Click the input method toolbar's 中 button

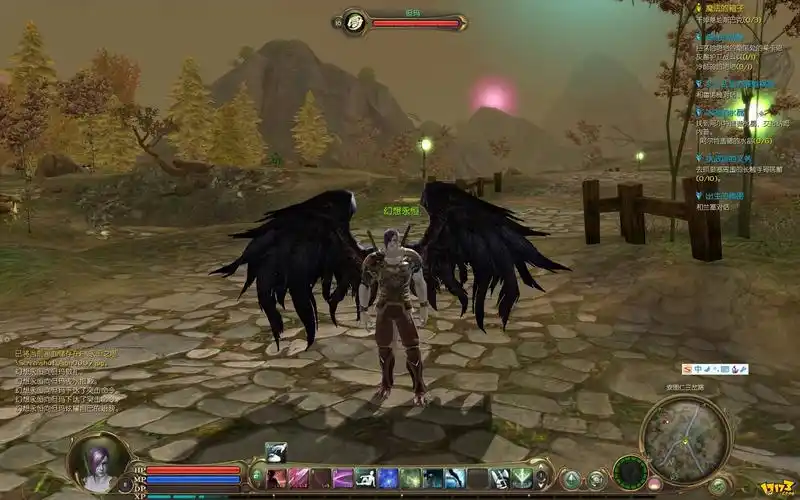pos(700,369)
